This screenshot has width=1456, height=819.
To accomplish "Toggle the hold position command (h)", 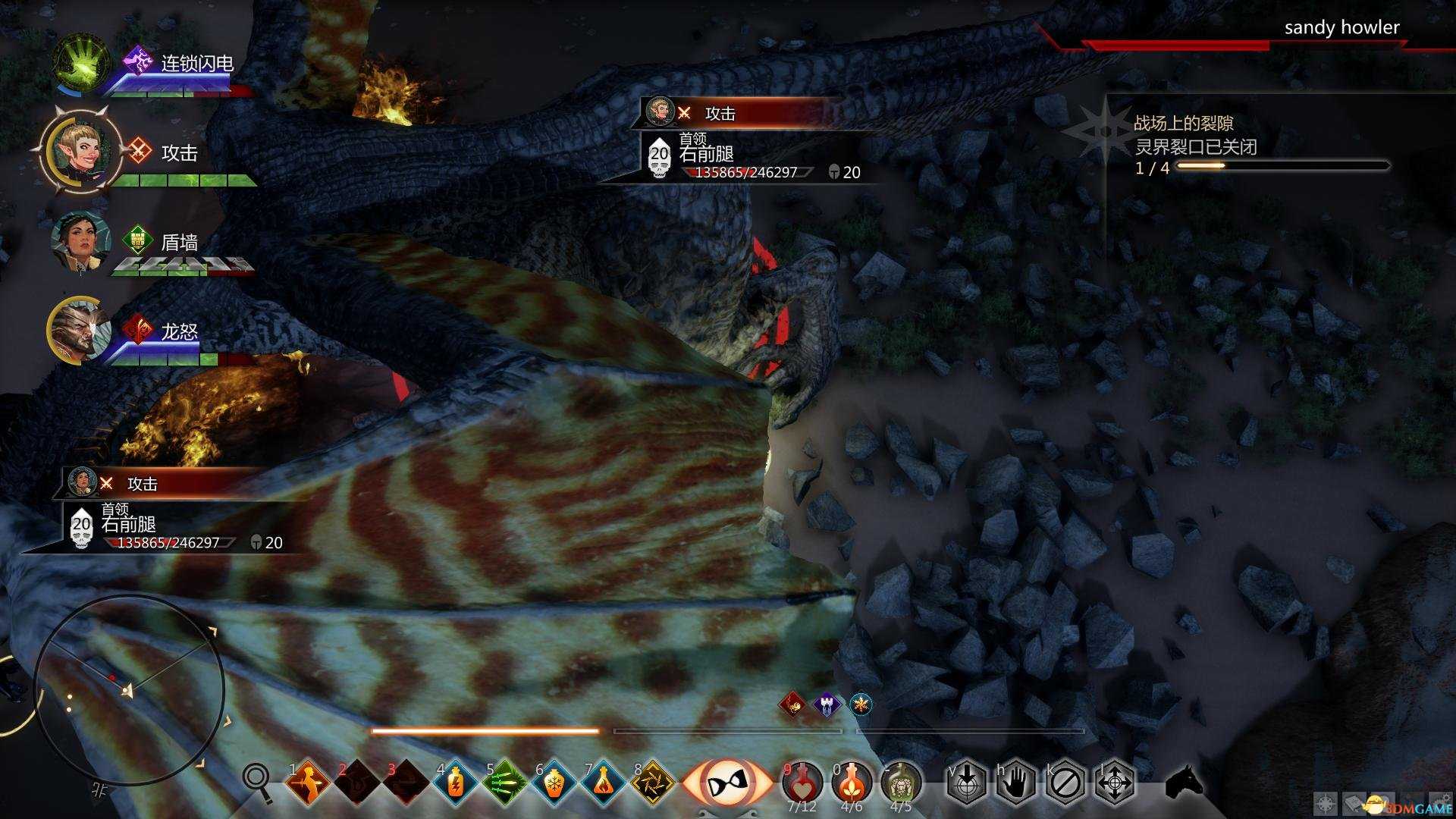I will [1017, 781].
